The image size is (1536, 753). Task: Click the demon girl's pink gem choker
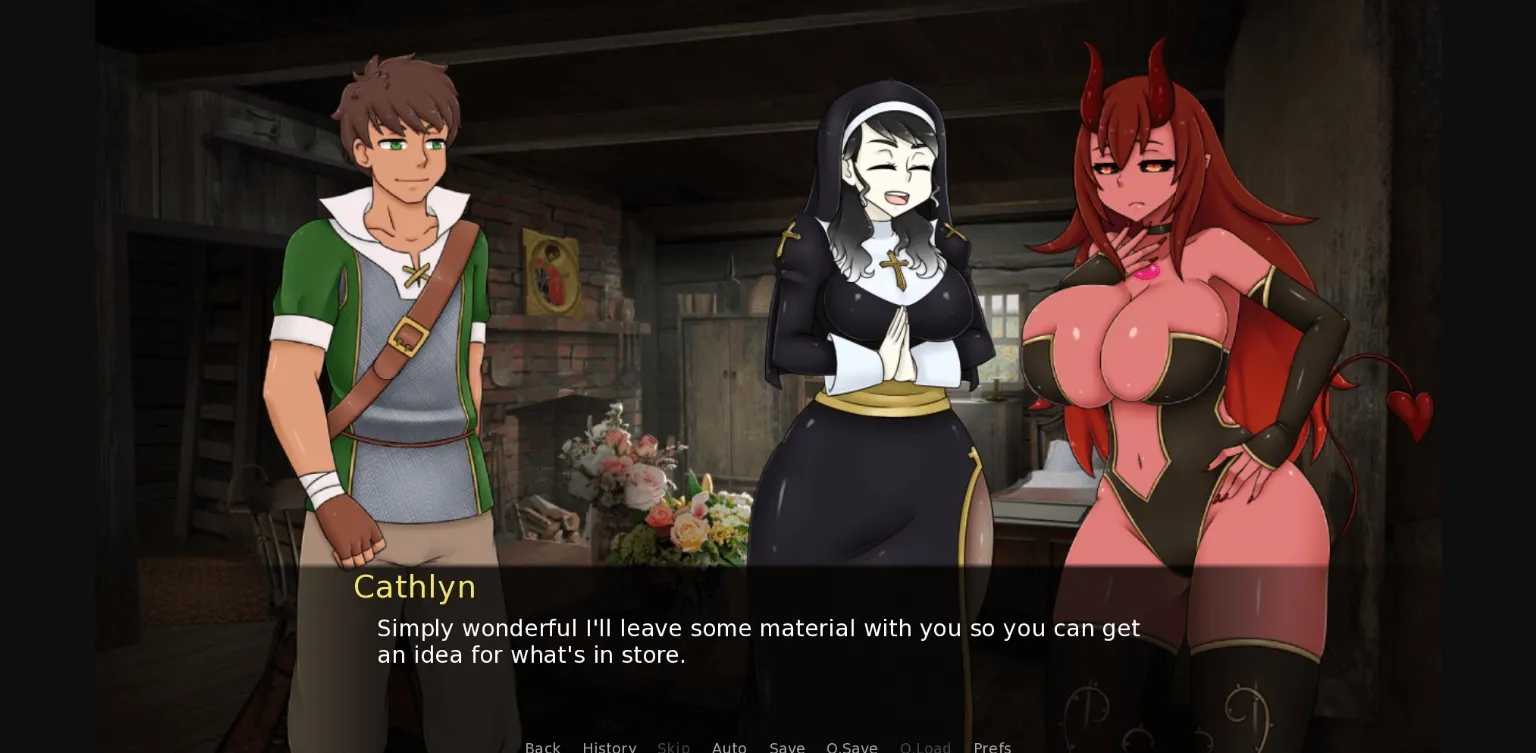[1146, 273]
